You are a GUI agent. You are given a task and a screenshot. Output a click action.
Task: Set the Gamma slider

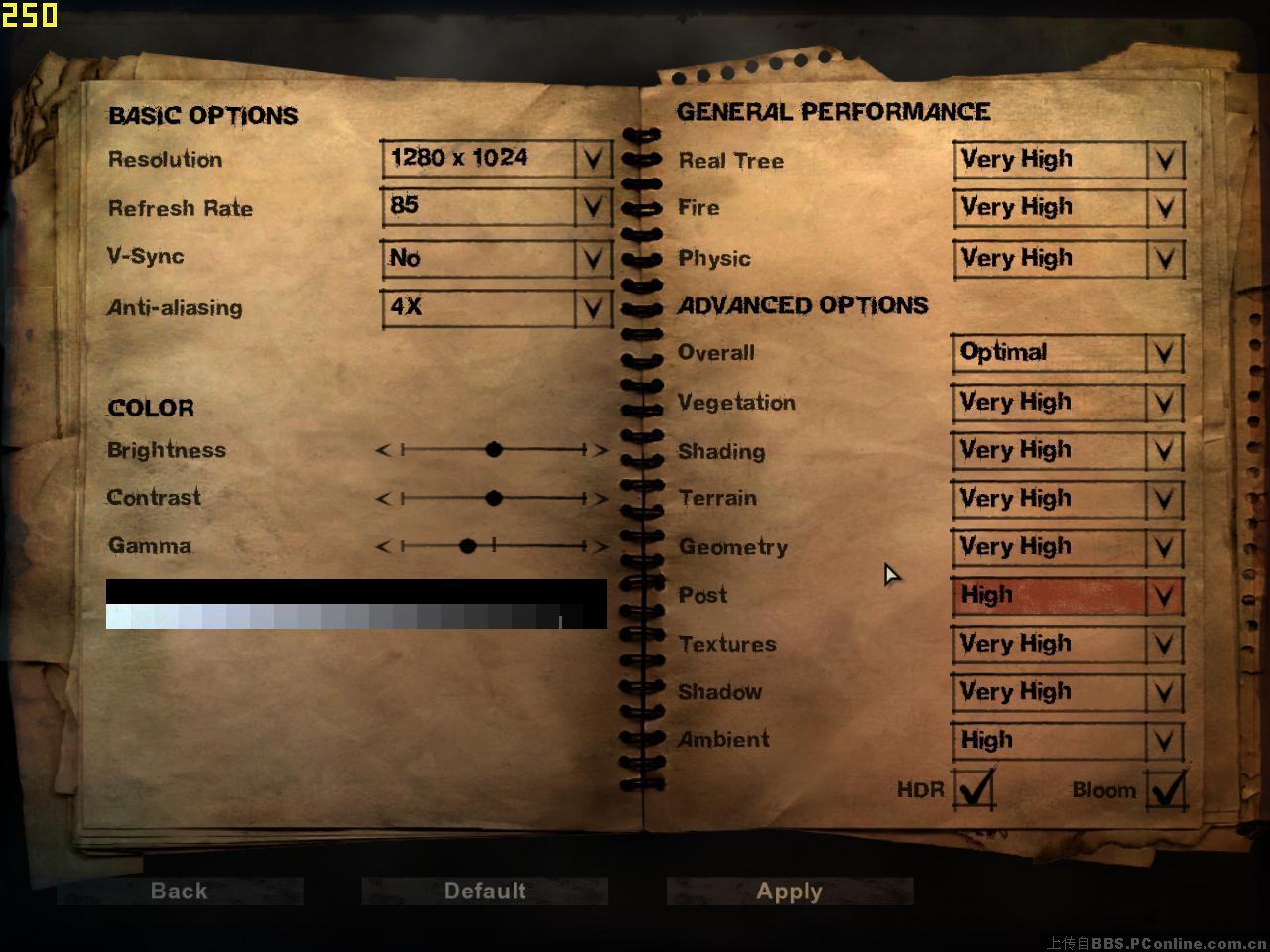pyautogui.click(x=468, y=546)
